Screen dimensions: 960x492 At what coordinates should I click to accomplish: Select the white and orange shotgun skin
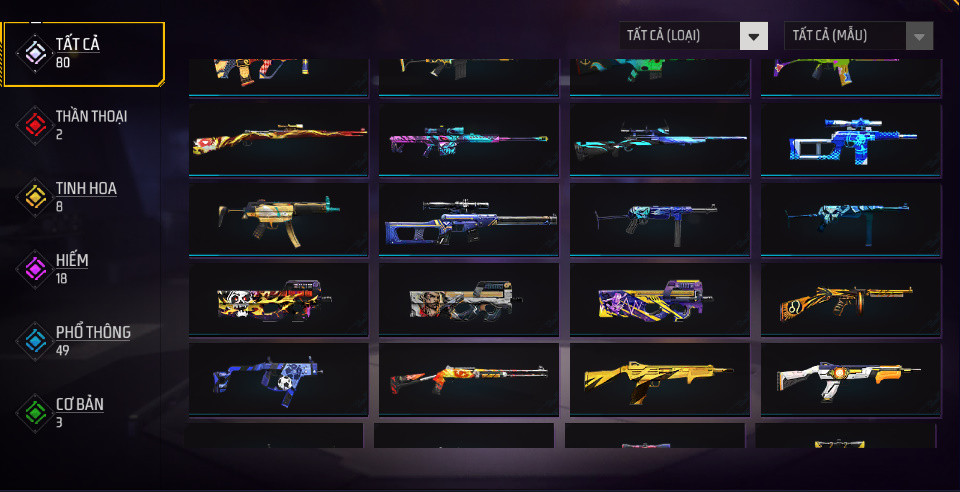click(x=850, y=378)
